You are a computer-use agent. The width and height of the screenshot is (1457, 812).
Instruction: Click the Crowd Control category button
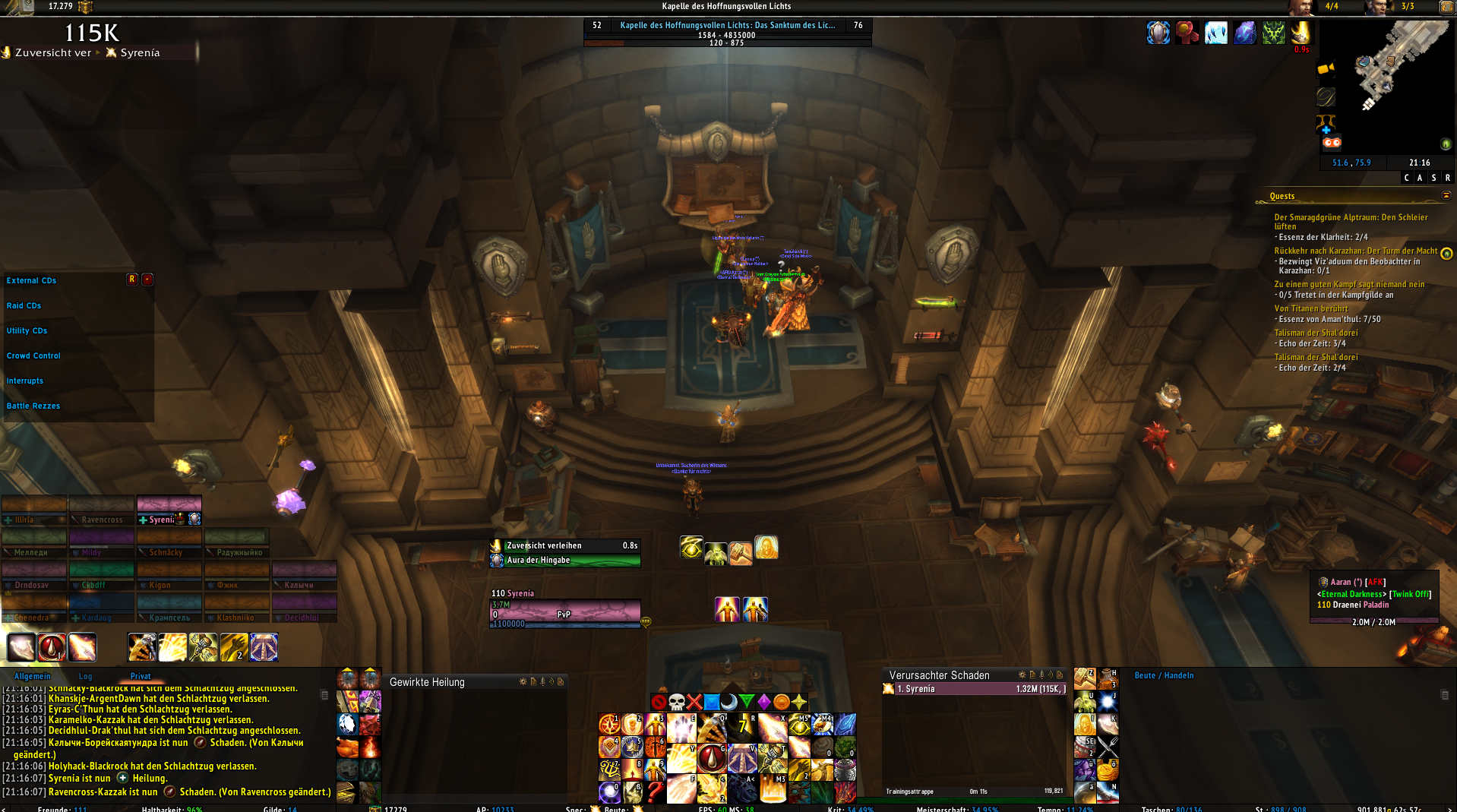pos(33,355)
